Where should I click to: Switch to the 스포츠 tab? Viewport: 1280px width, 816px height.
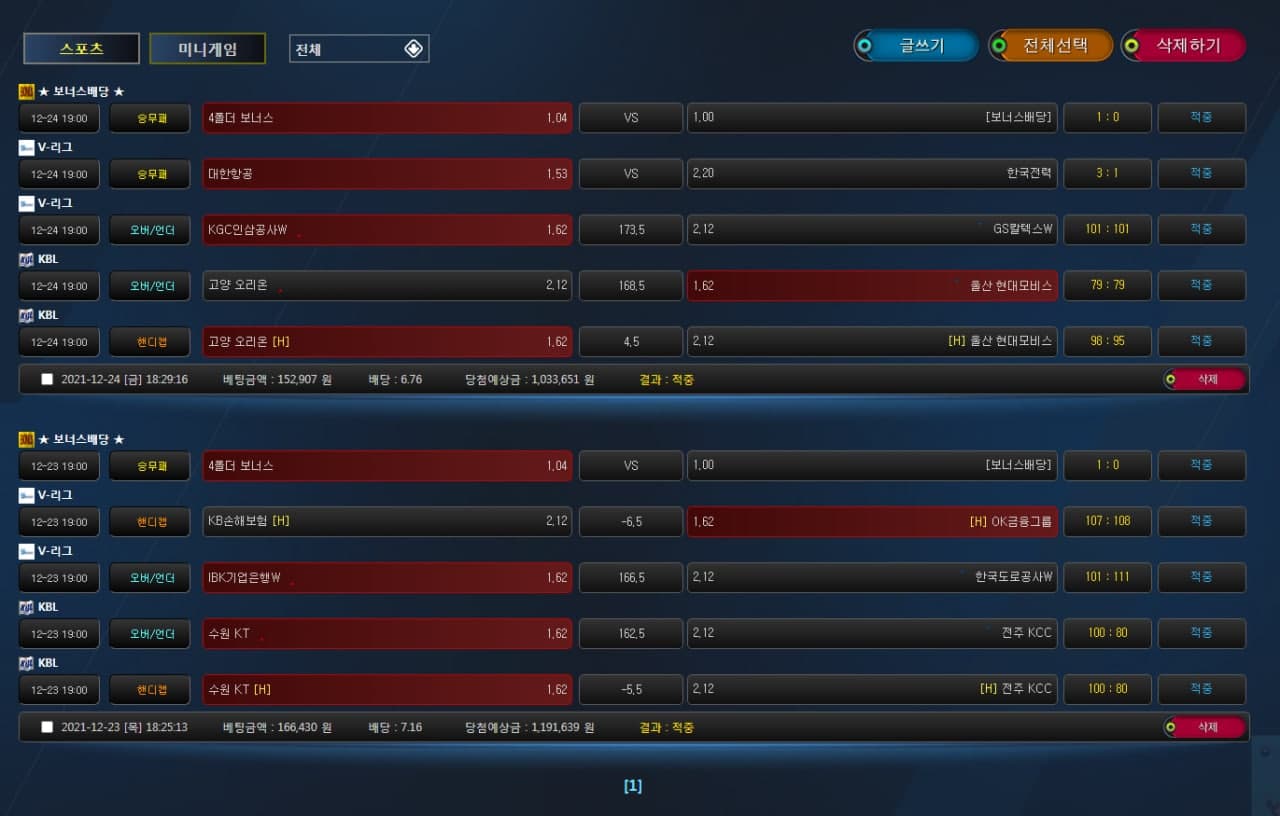click(x=81, y=48)
